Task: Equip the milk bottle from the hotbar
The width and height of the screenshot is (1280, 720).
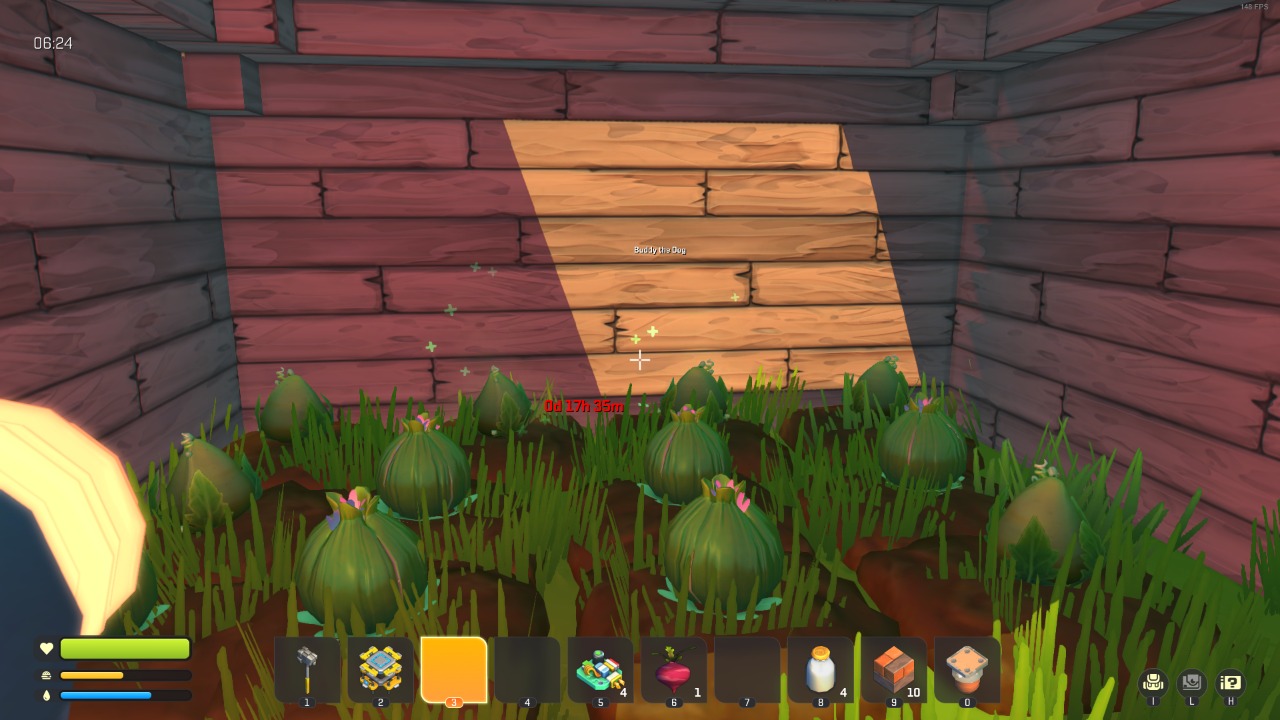Action: coord(820,669)
